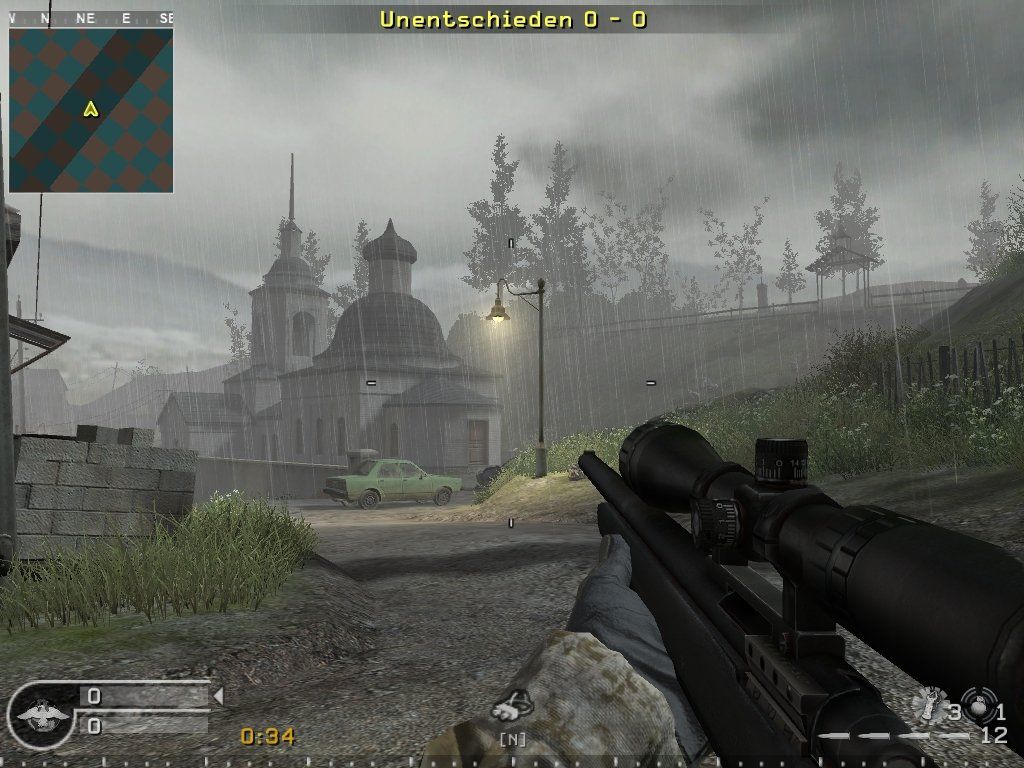
Task: Select the yellow player arrow on the minimap
Action: [91, 108]
